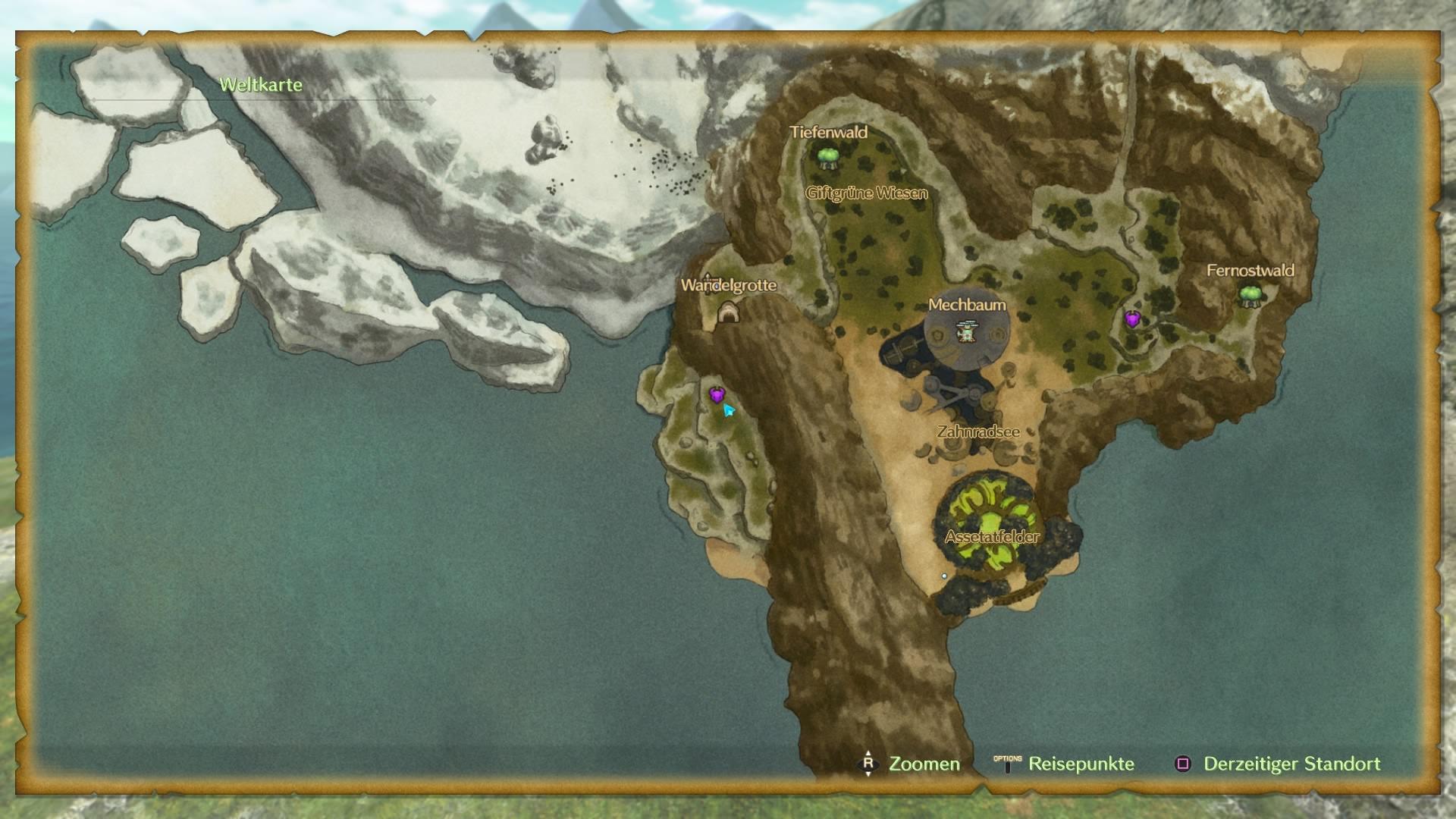This screenshot has height=819, width=1456.
Task: Pick the purple marker west of Fernostwald
Action: click(x=1132, y=319)
